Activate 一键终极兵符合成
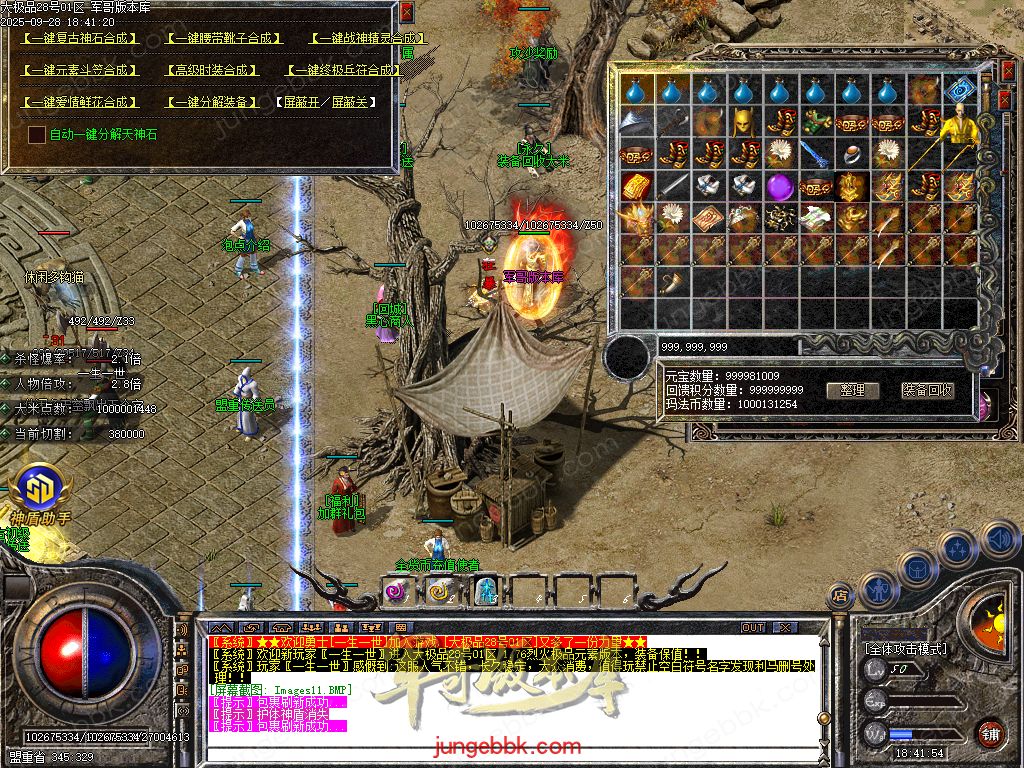 point(343,71)
